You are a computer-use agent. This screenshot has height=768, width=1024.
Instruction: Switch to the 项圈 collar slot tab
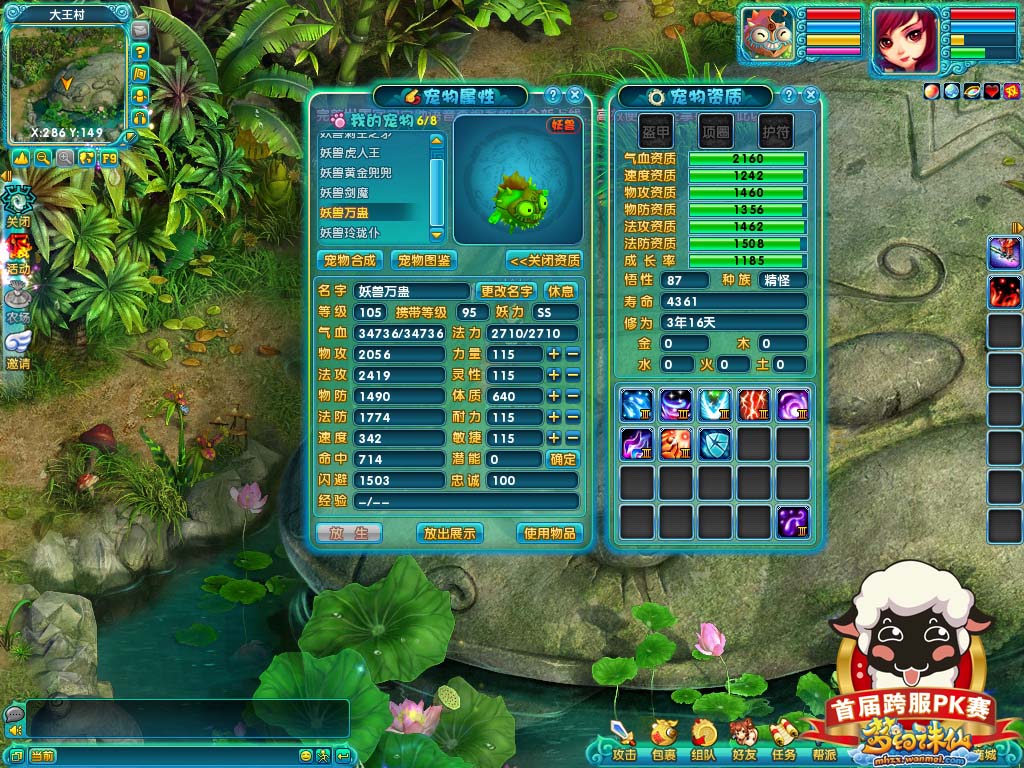click(715, 130)
